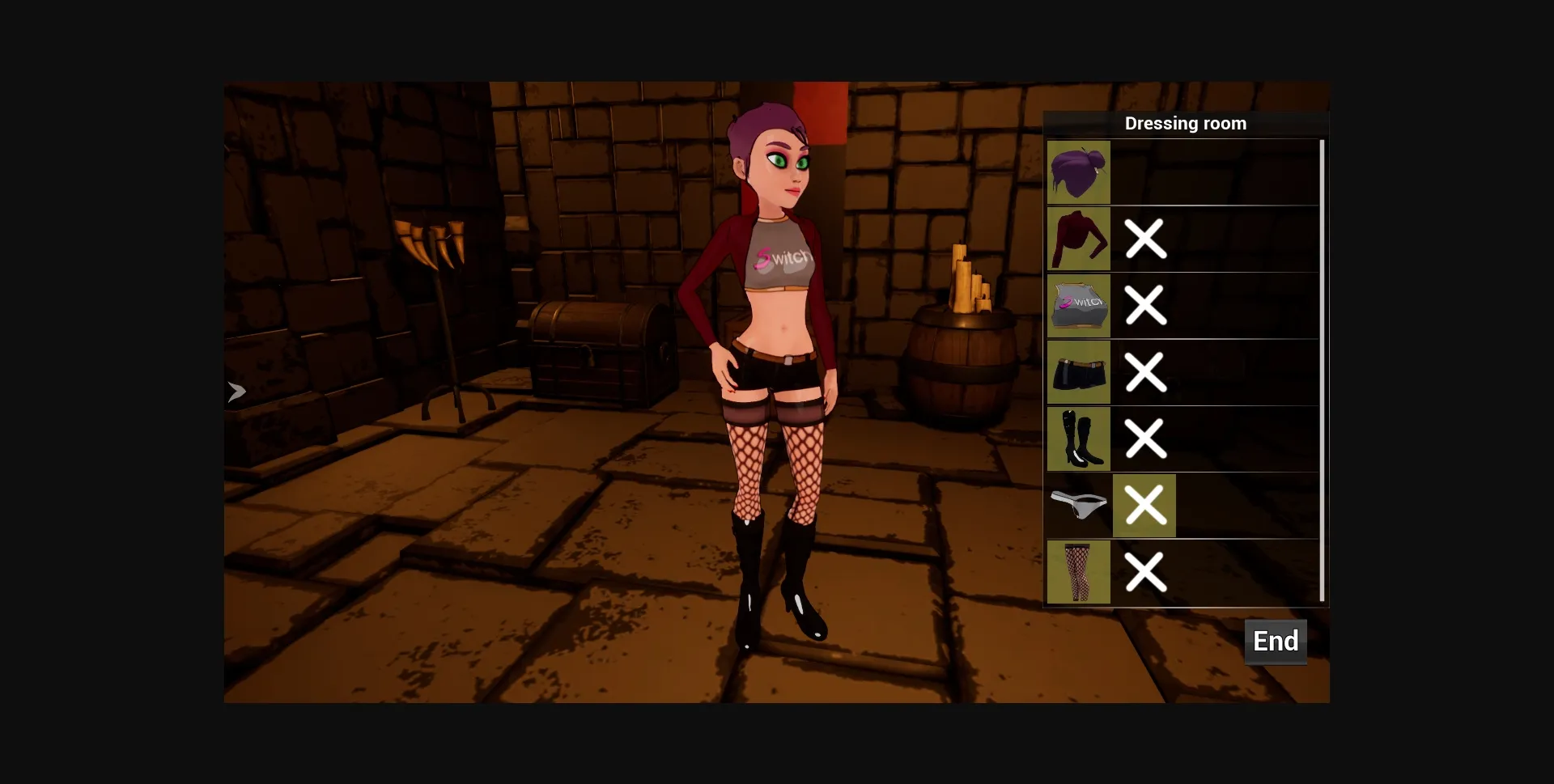This screenshot has height=784, width=1554.
Task: Select the black boots item icon
Action: 1078,439
